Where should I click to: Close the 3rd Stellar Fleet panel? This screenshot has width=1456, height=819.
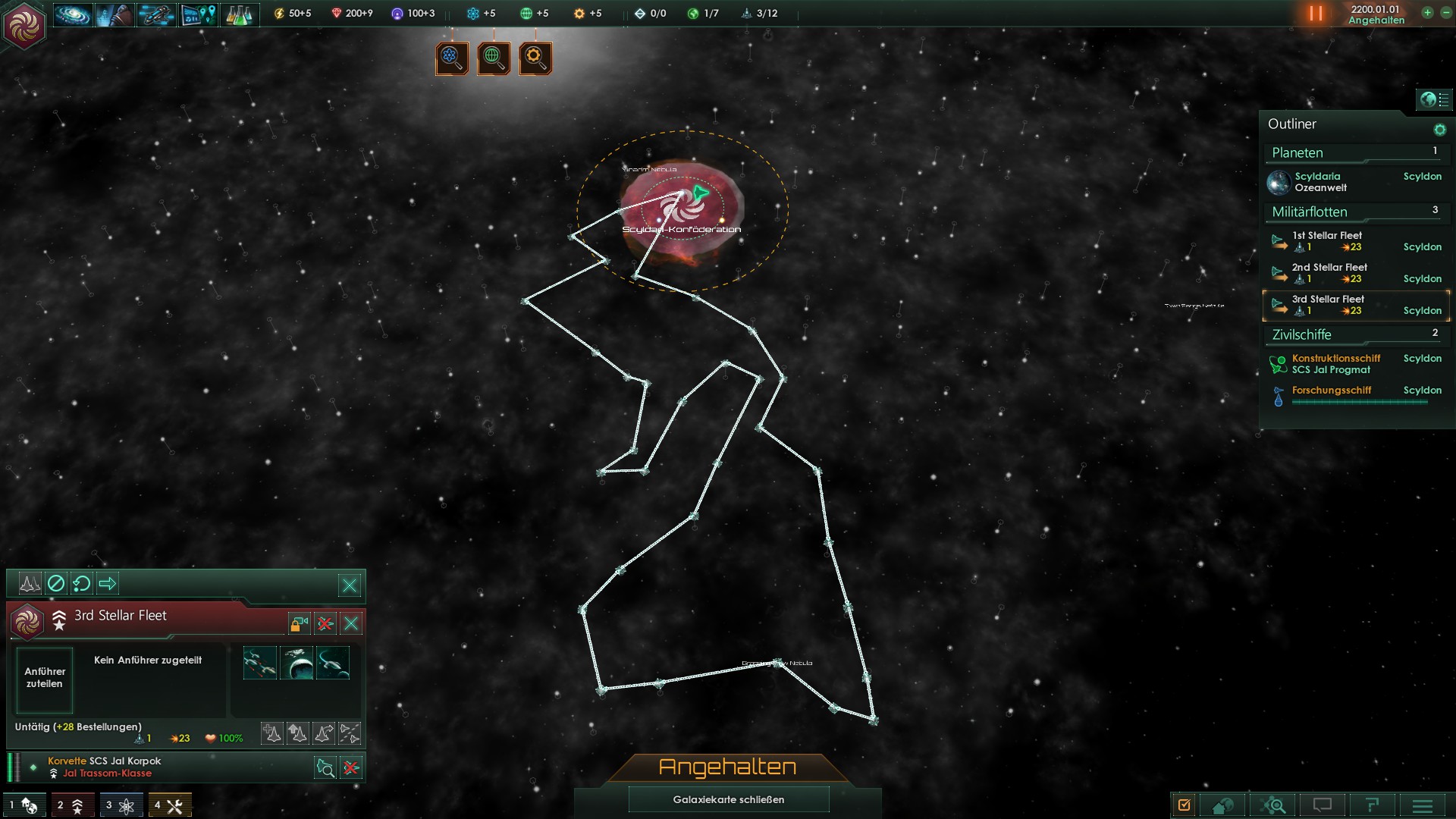(351, 623)
